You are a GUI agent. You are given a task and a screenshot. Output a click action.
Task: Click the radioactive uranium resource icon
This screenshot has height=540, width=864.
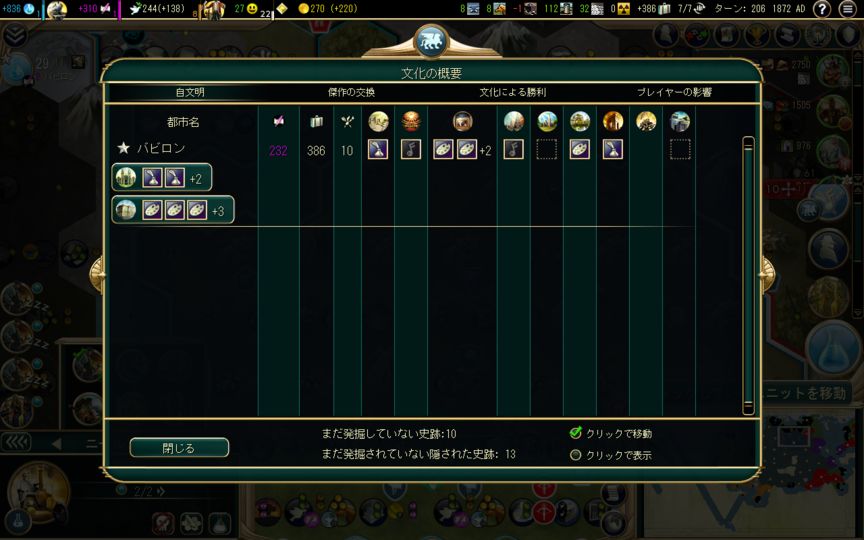pyautogui.click(x=623, y=9)
